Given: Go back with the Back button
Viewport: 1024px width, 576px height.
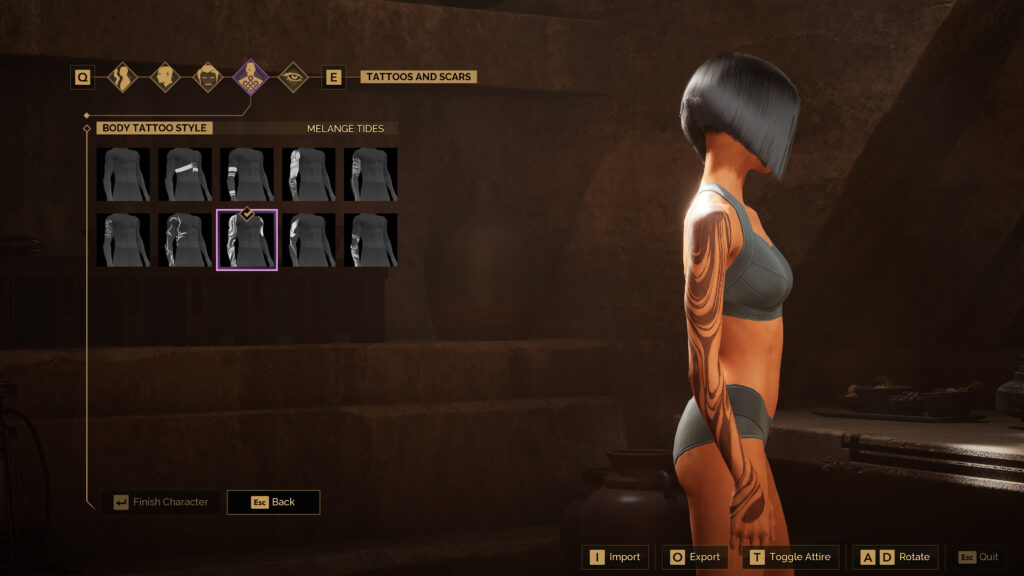Looking at the screenshot, I should point(273,502).
